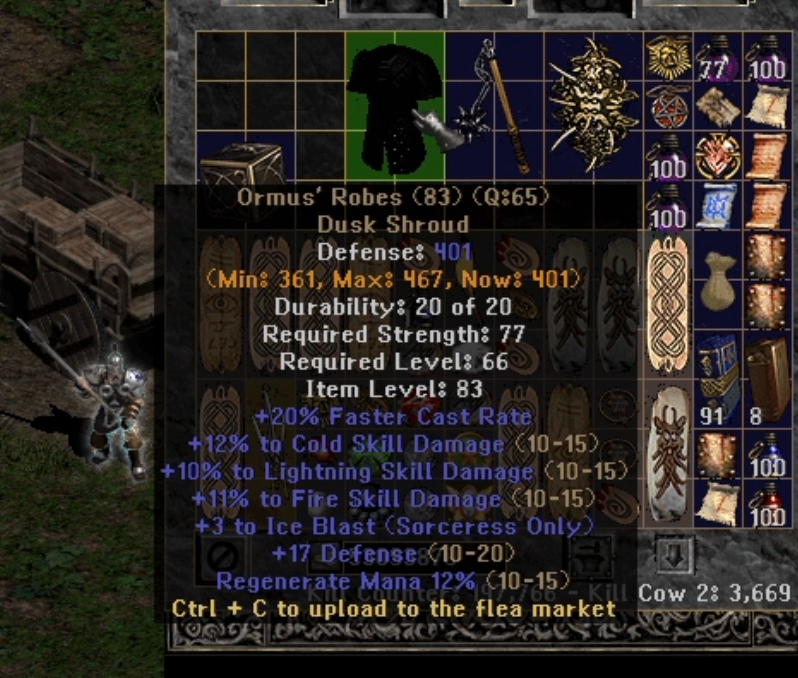Select the golden sun-face amulet

click(667, 58)
